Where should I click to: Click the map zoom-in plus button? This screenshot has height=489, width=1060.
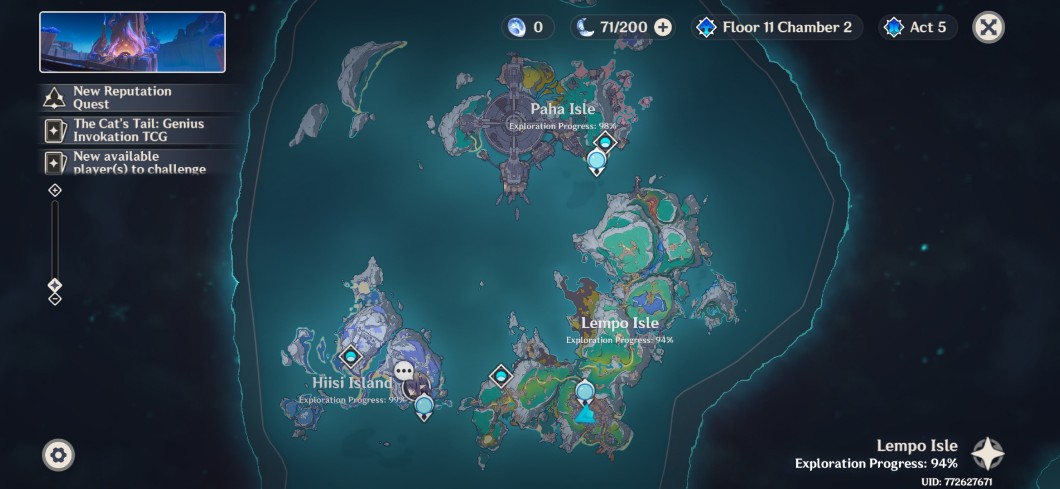click(55, 190)
